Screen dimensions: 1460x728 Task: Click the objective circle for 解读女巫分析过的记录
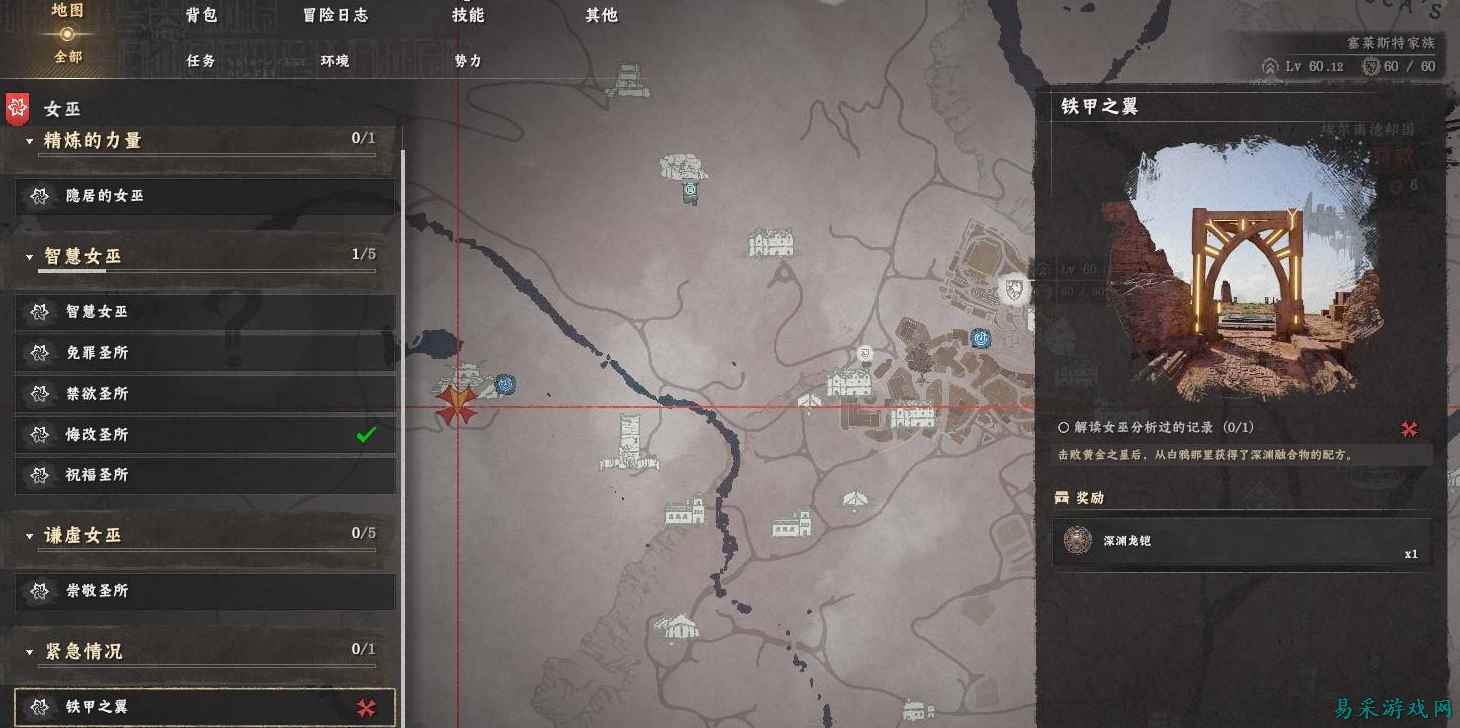pos(1062,426)
